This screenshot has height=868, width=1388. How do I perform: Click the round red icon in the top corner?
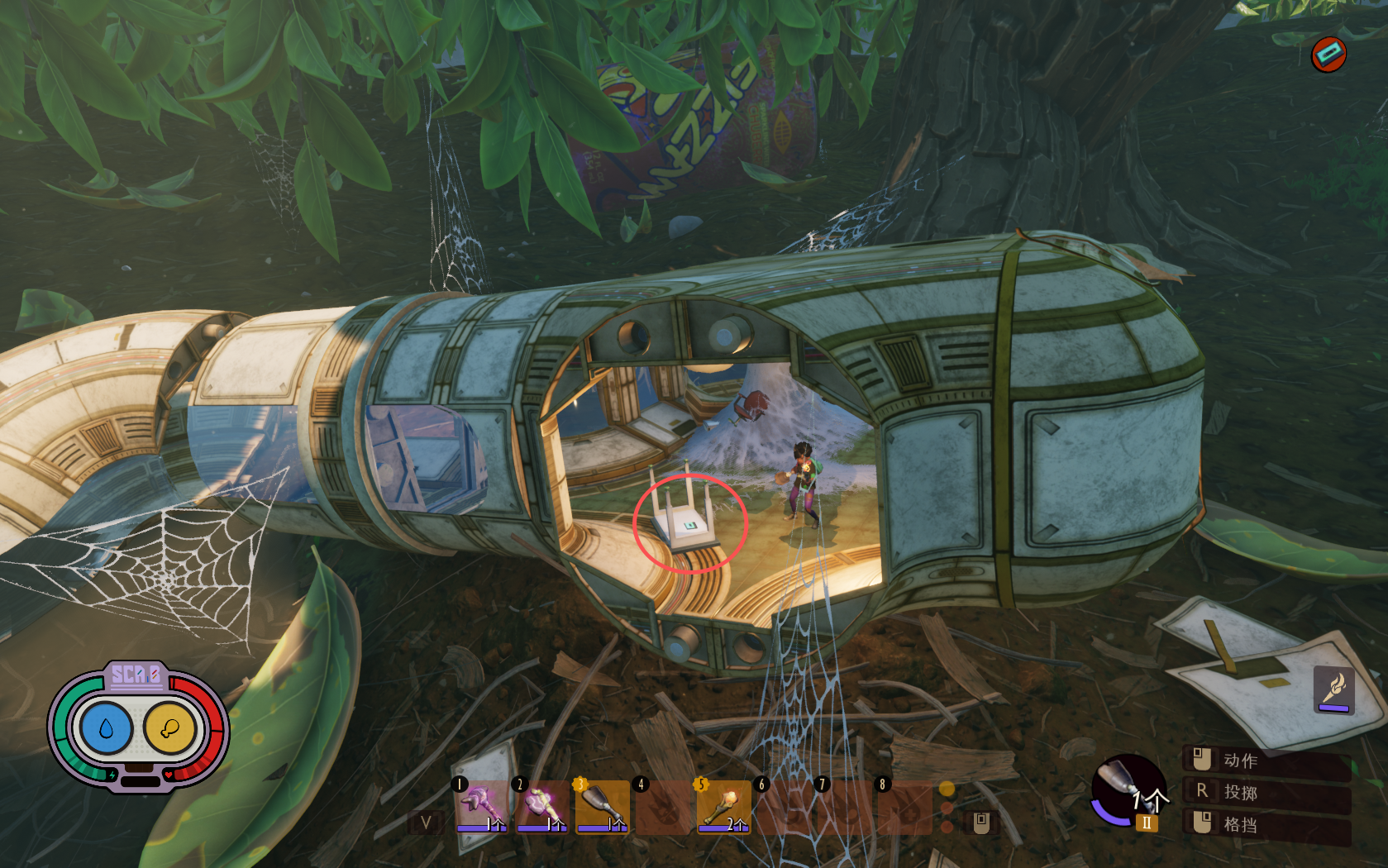coord(1328,55)
